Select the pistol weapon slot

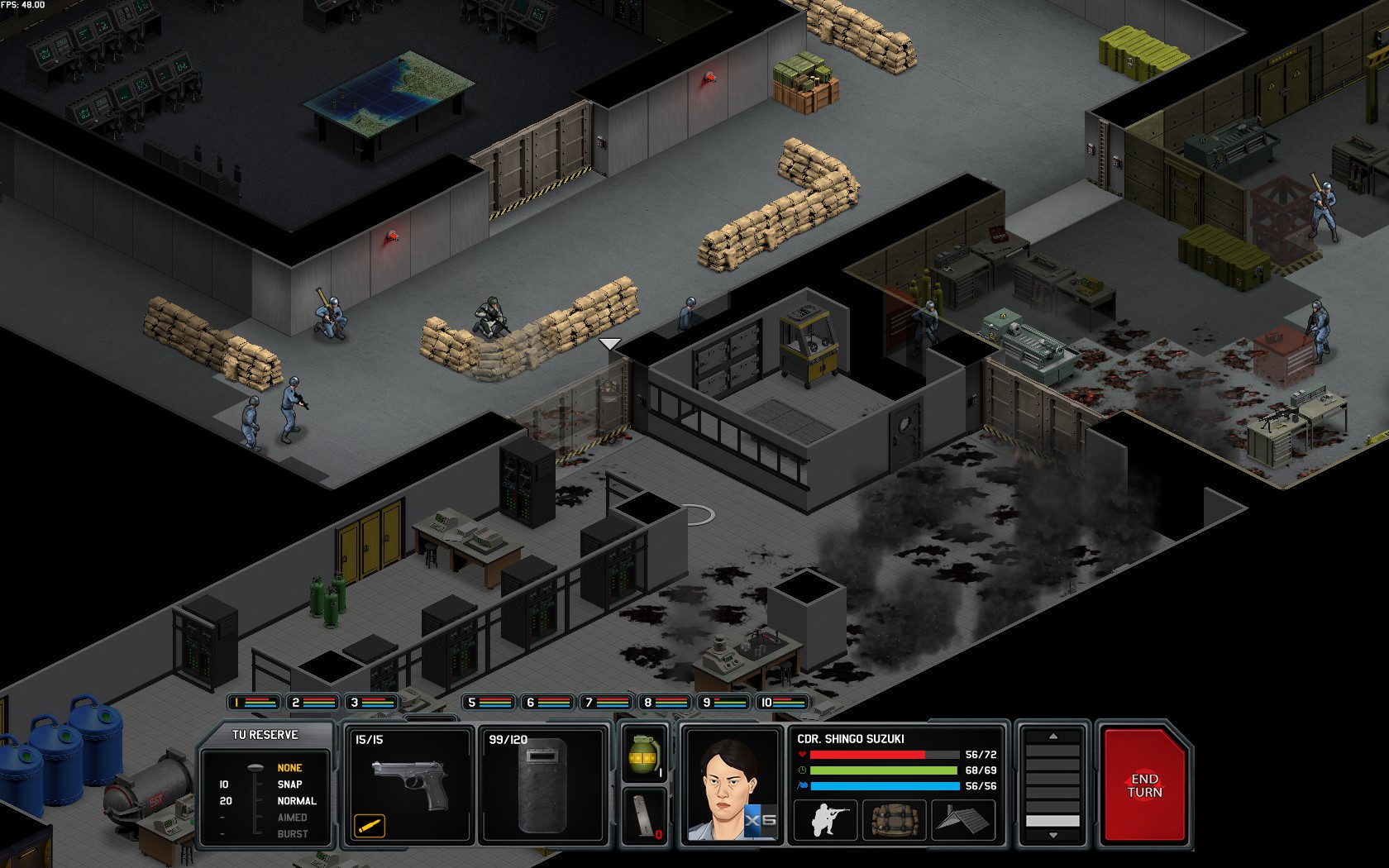click(x=408, y=785)
